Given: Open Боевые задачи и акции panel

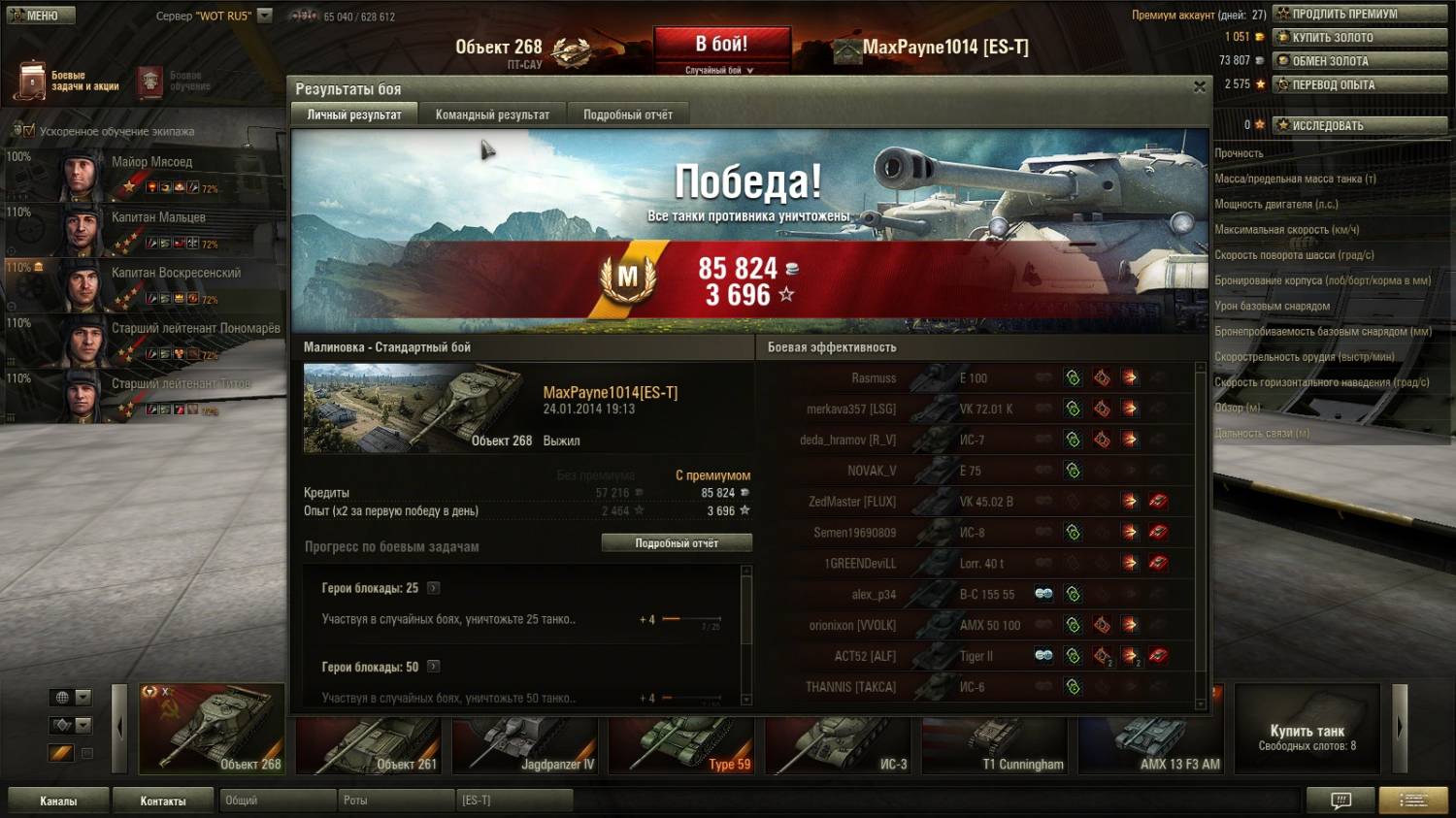Looking at the screenshot, I should coord(68,82).
